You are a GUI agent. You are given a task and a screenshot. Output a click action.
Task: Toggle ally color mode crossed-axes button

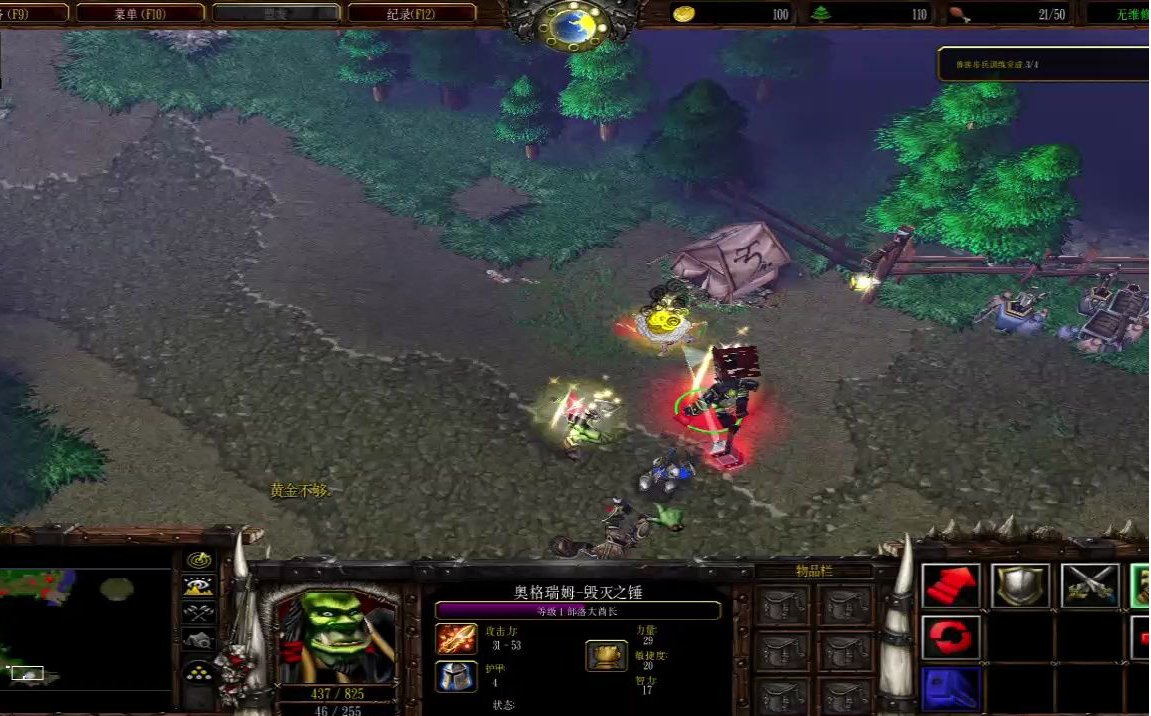pos(200,613)
